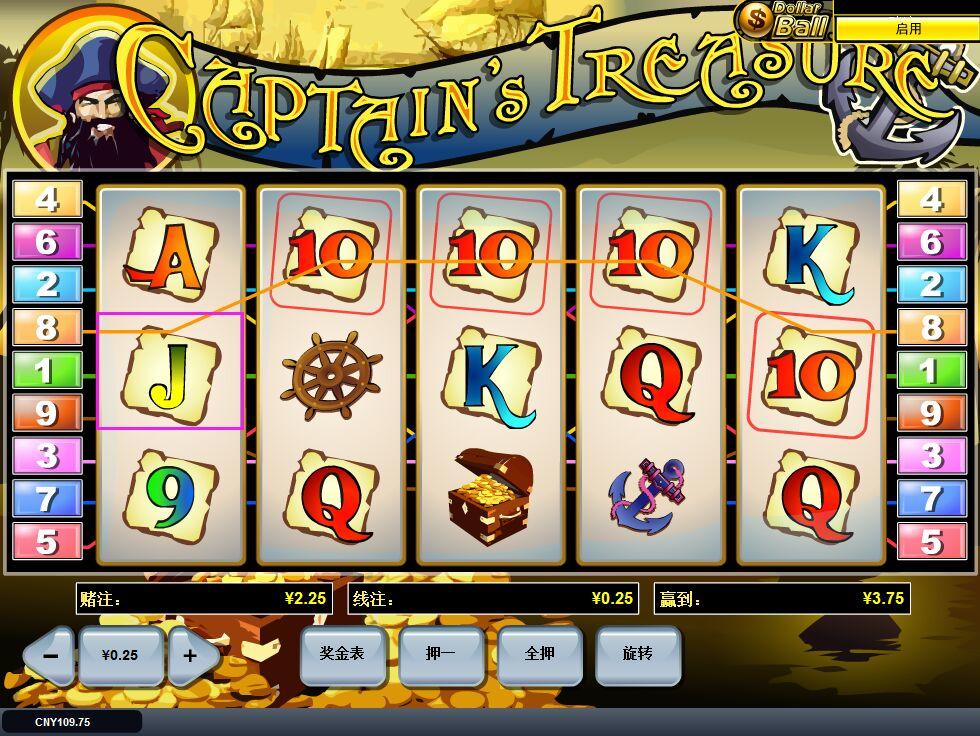Choose the 全押 bet max button
The width and height of the screenshot is (980, 736).
[539, 655]
